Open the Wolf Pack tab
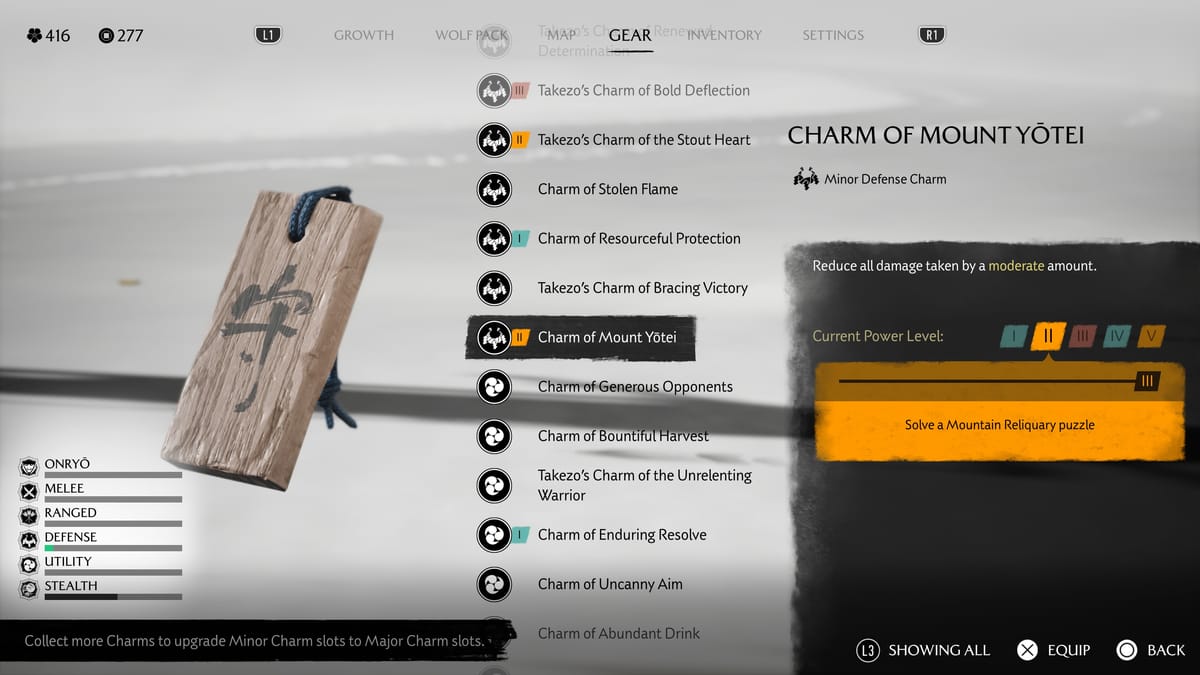The height and width of the screenshot is (675, 1200). pos(471,35)
